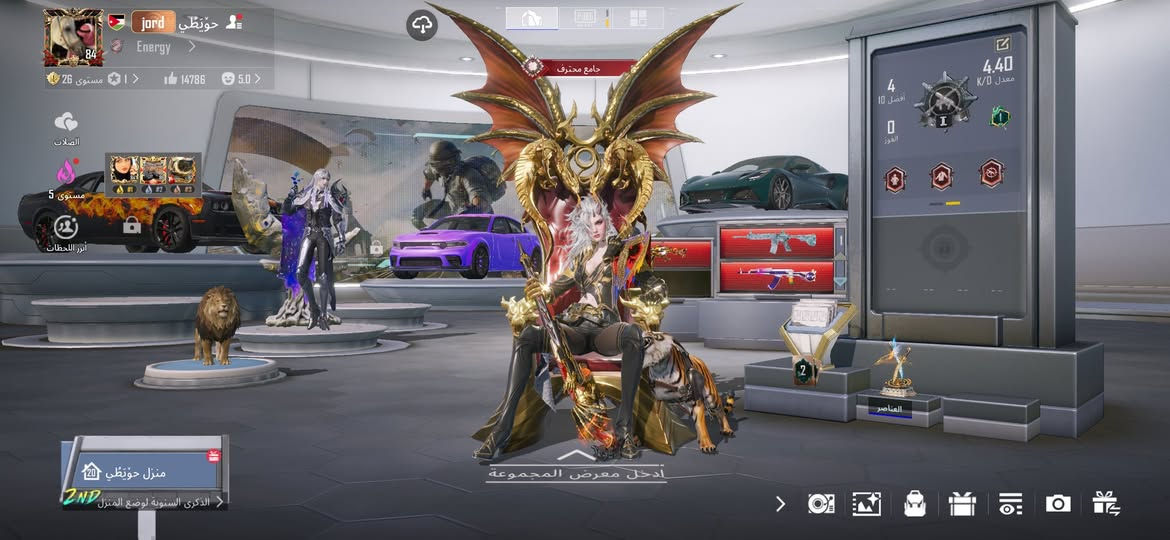The image size is (1170, 540).
Task: Open the music turntable icon
Action: point(821,503)
